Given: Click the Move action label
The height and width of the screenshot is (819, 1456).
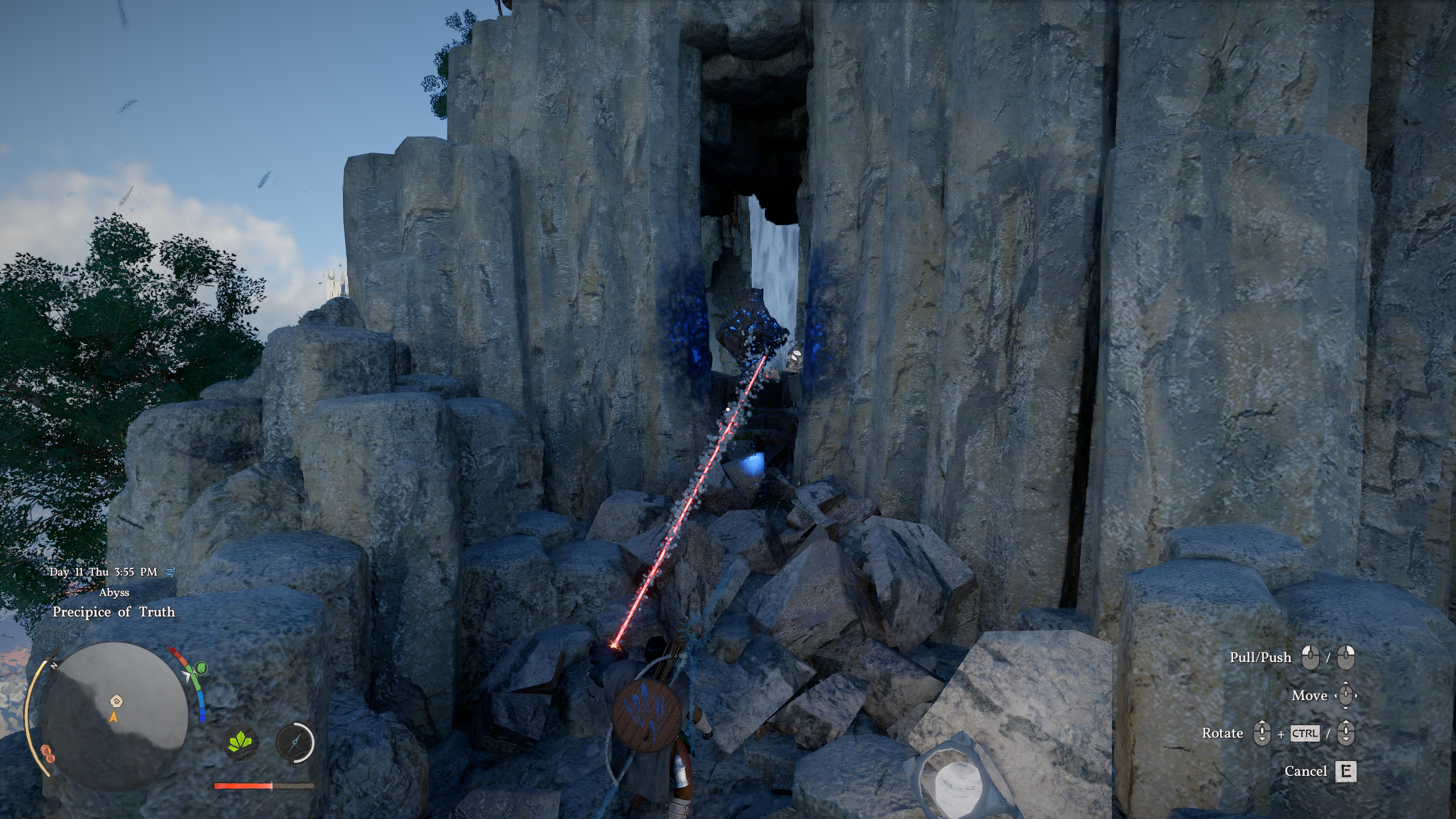Looking at the screenshot, I should pos(1310,696).
